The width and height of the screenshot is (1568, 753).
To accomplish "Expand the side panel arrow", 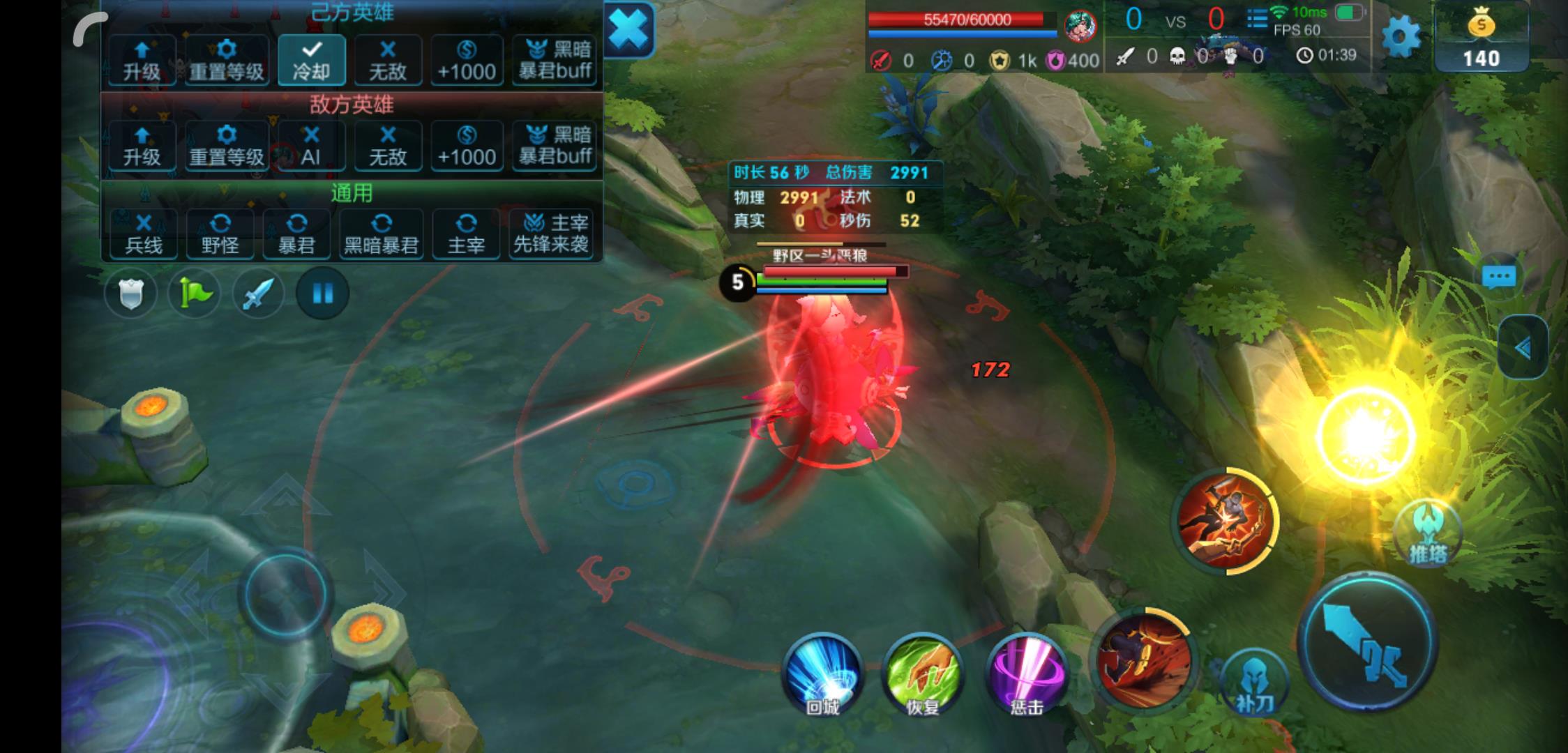I will coord(1523,347).
